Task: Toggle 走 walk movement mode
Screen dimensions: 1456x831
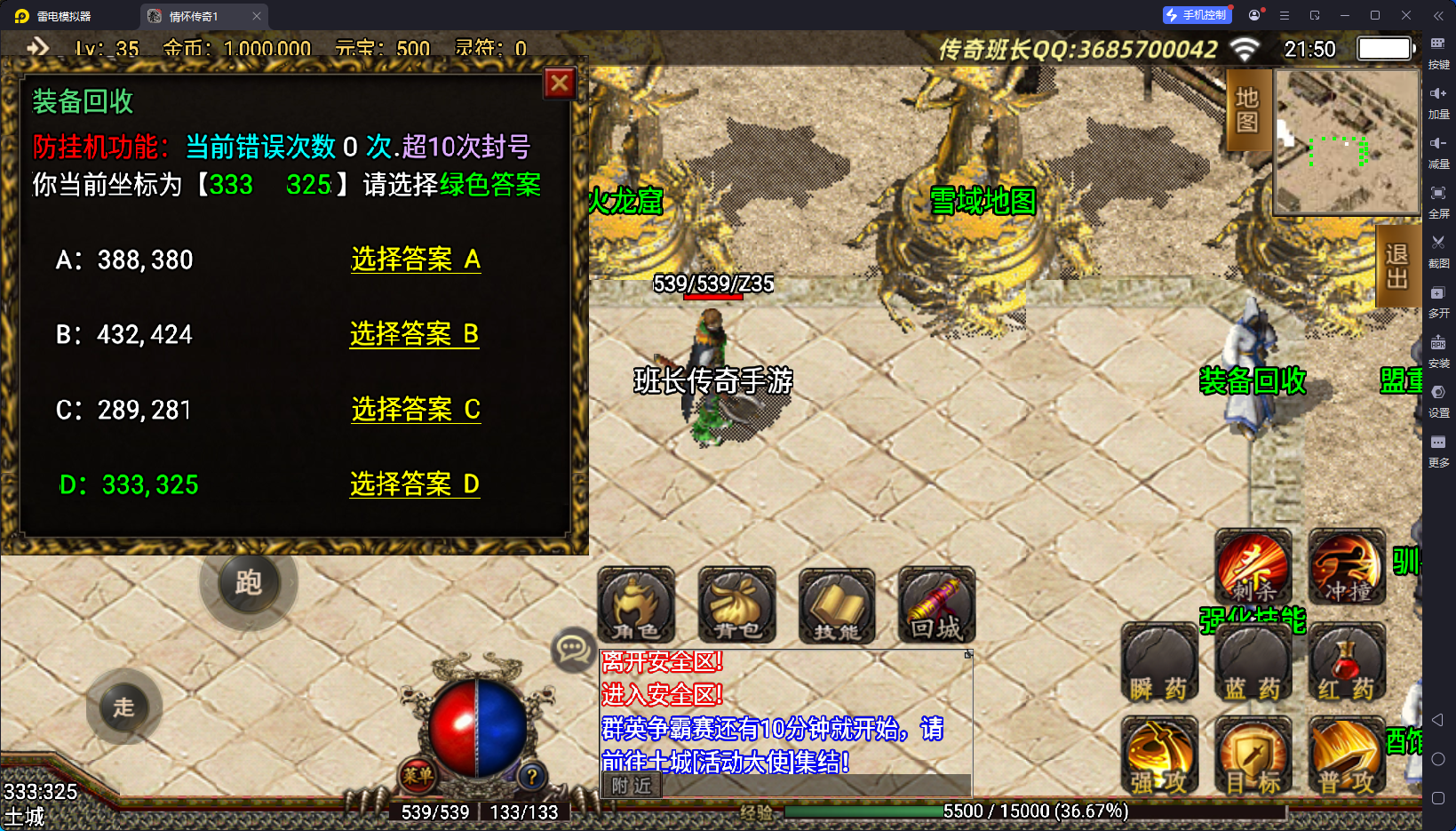Action: pyautogui.click(x=123, y=707)
